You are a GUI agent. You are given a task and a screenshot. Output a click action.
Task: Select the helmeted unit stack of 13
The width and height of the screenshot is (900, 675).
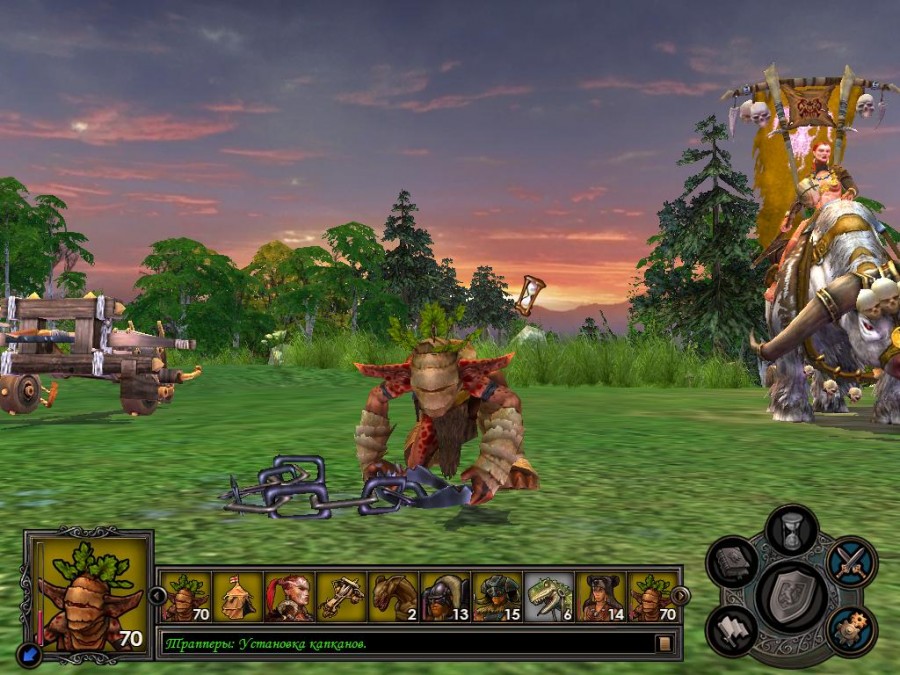[x=445, y=597]
